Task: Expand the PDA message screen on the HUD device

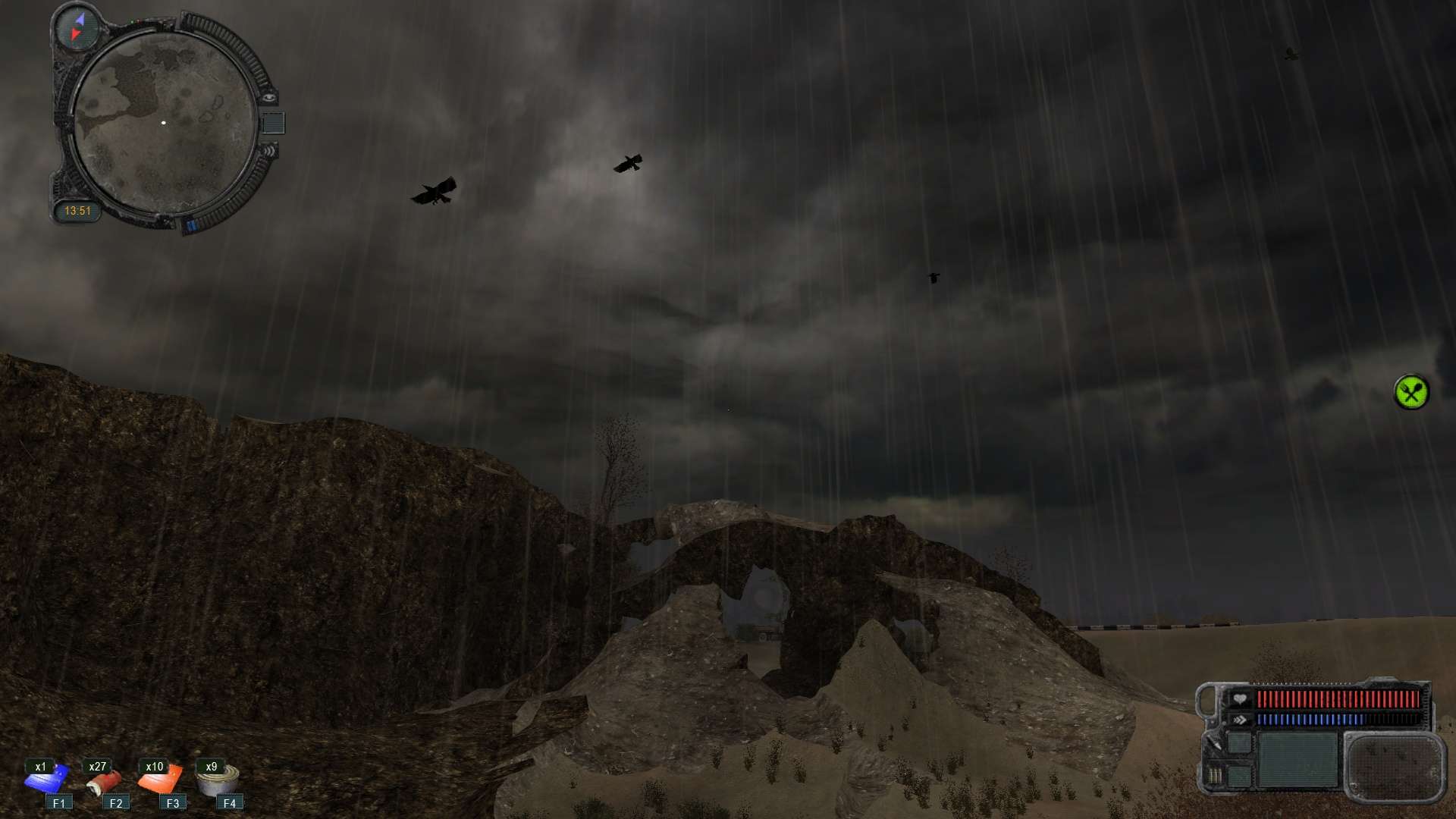Action: tap(1298, 760)
